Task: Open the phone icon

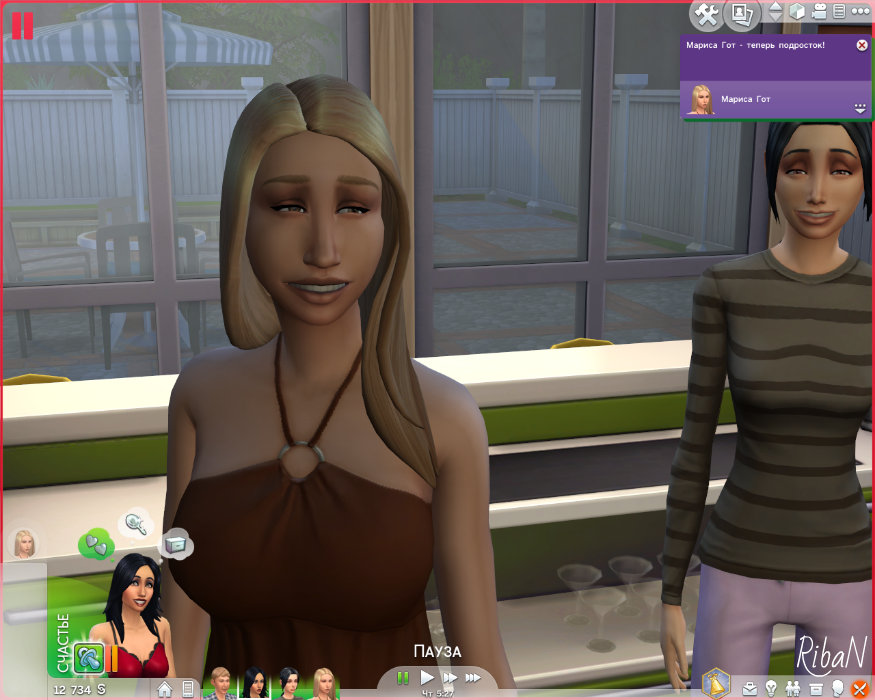Action: point(187,688)
